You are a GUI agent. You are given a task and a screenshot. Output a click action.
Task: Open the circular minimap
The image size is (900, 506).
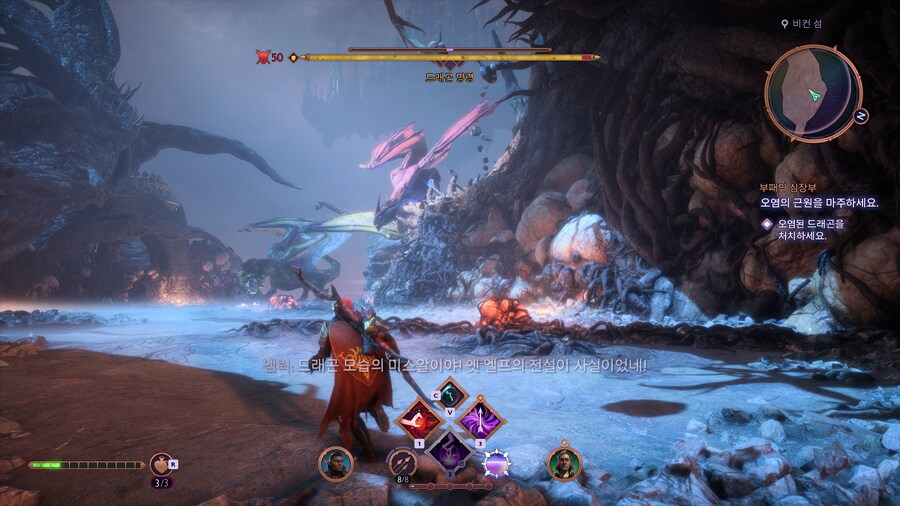812,92
